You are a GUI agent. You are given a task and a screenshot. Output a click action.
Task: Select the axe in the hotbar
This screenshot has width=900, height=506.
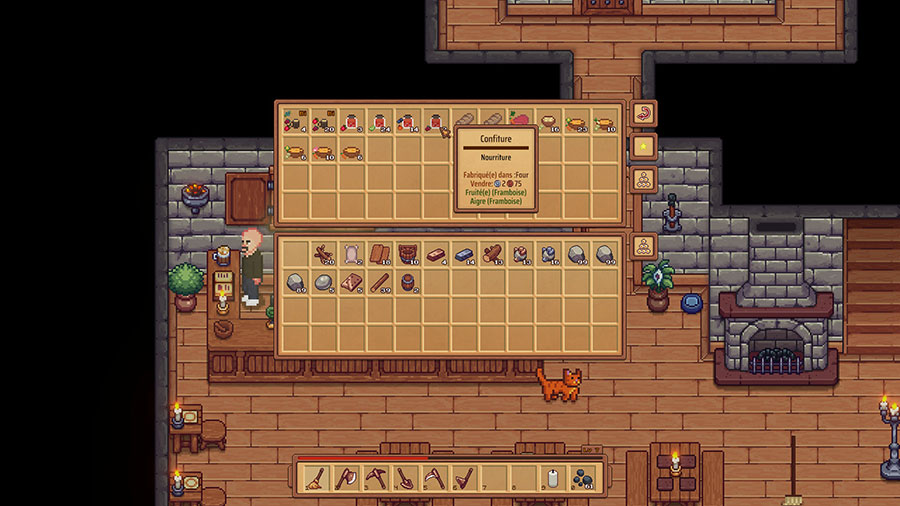coord(344,478)
